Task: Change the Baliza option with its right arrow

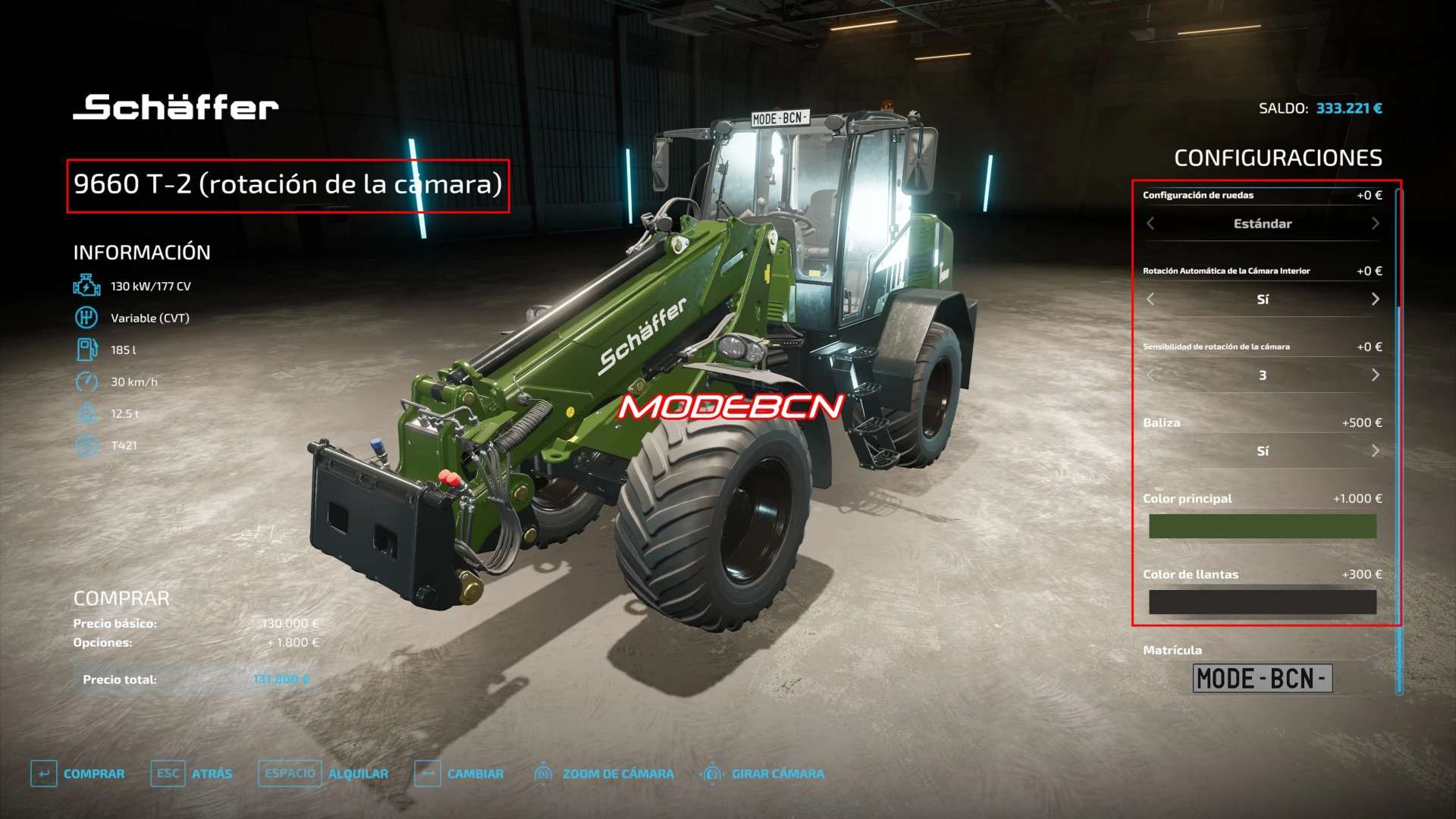Action: [1375, 451]
